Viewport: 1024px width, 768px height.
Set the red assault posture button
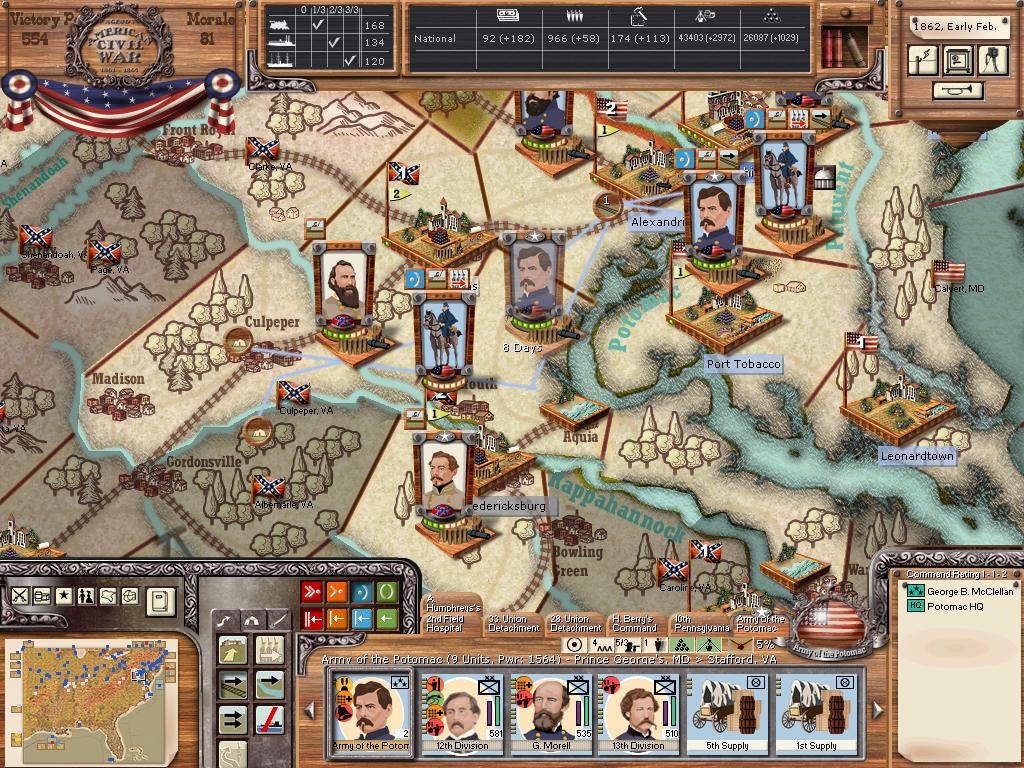tap(311, 592)
